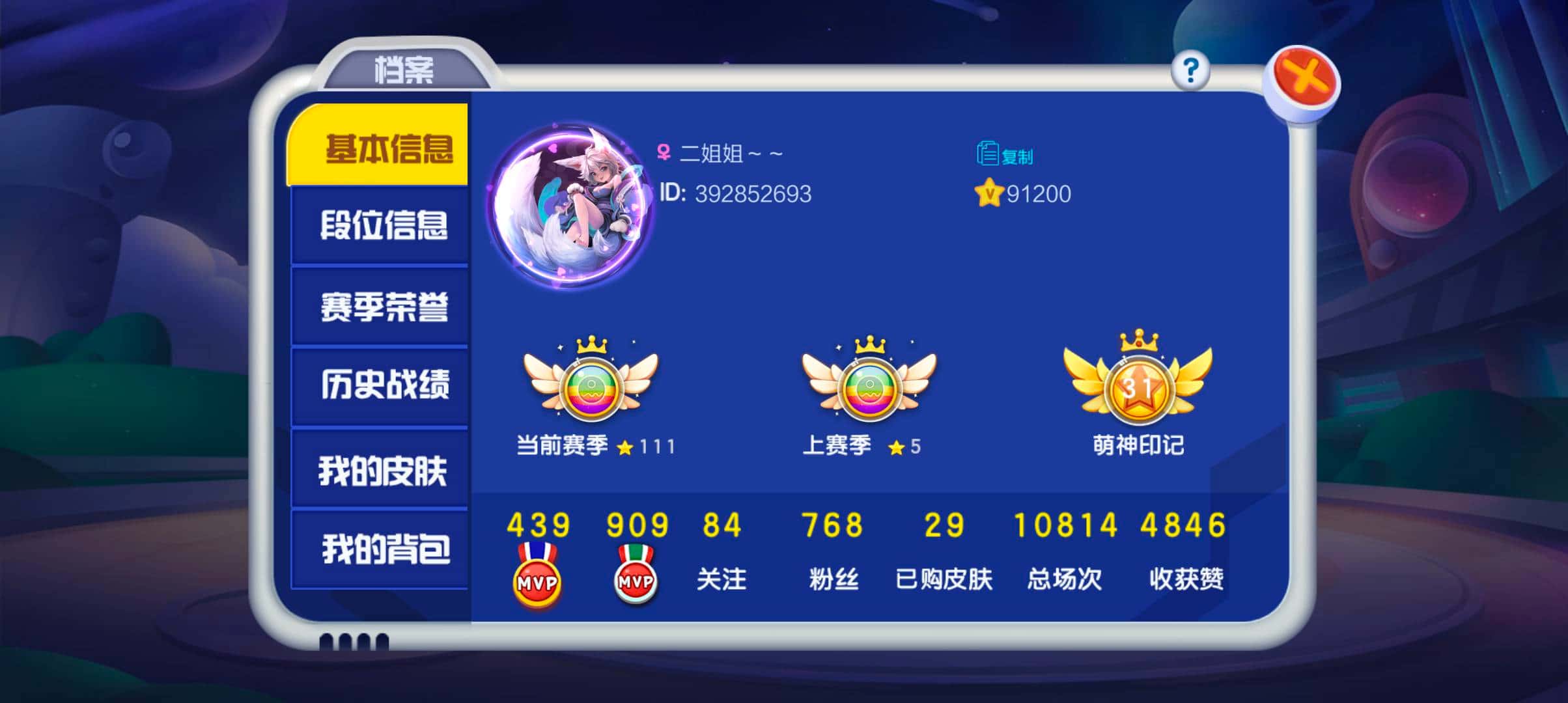1568x703 pixels.
Task: Click the red MVP medal showing 439
Action: (538, 579)
